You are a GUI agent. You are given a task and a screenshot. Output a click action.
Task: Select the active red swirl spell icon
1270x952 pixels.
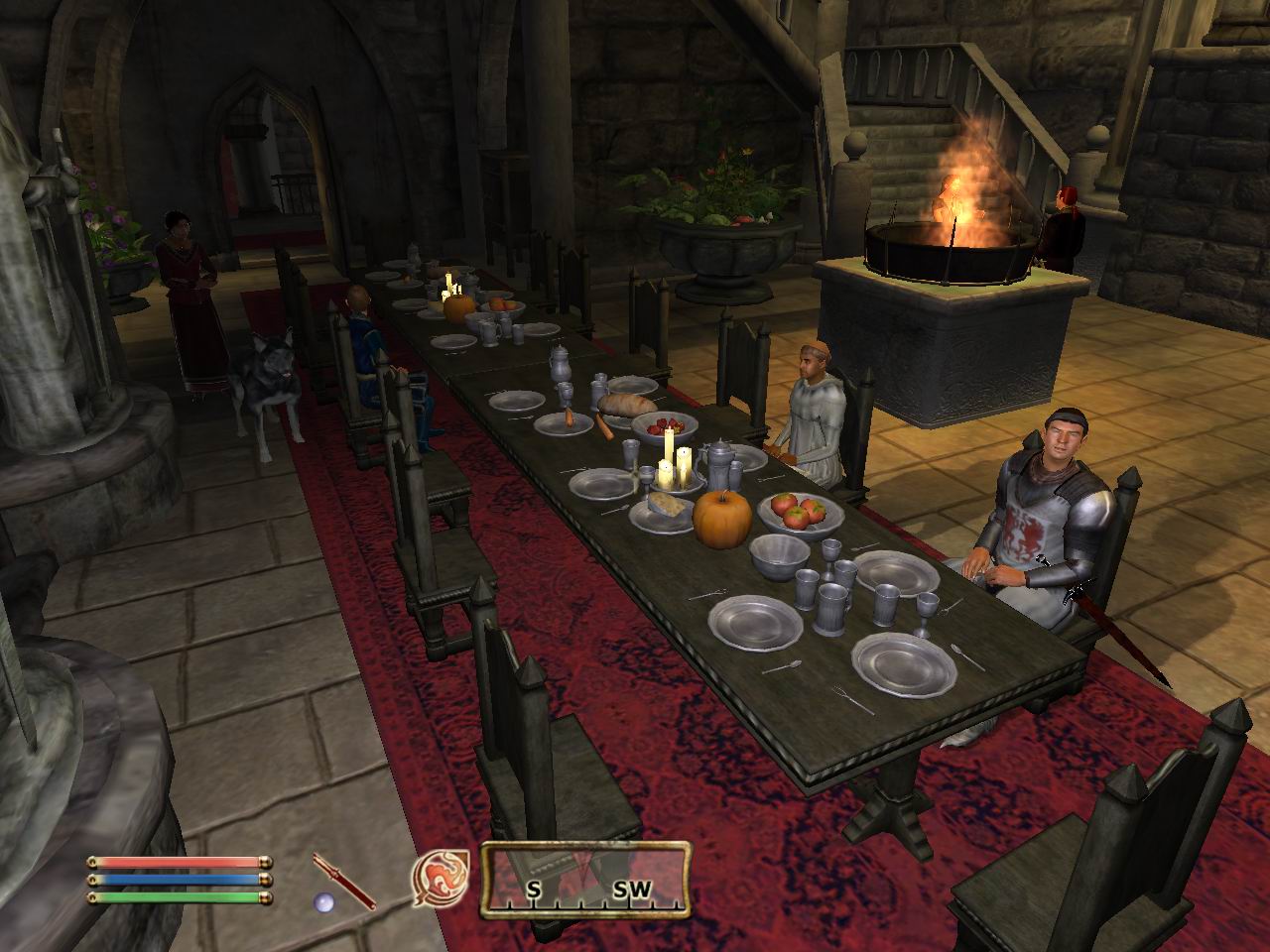click(x=438, y=878)
